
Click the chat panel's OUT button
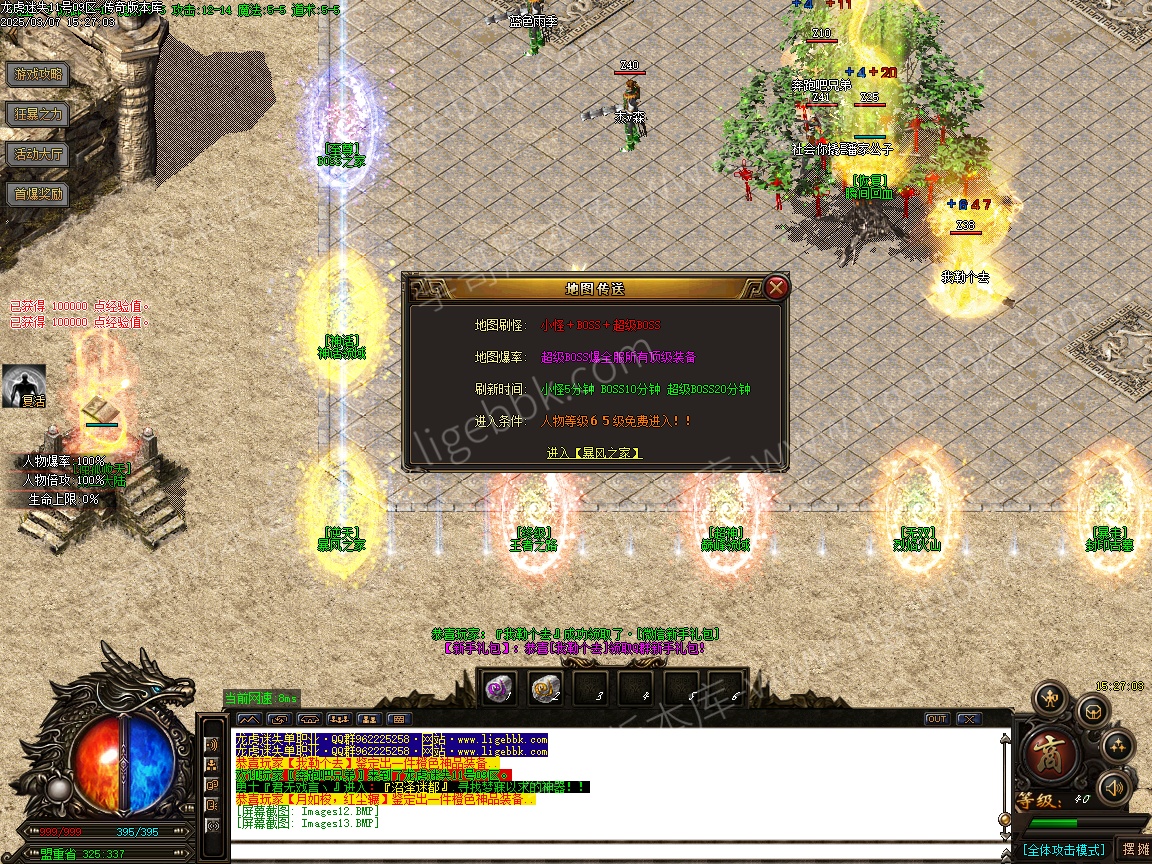click(937, 719)
